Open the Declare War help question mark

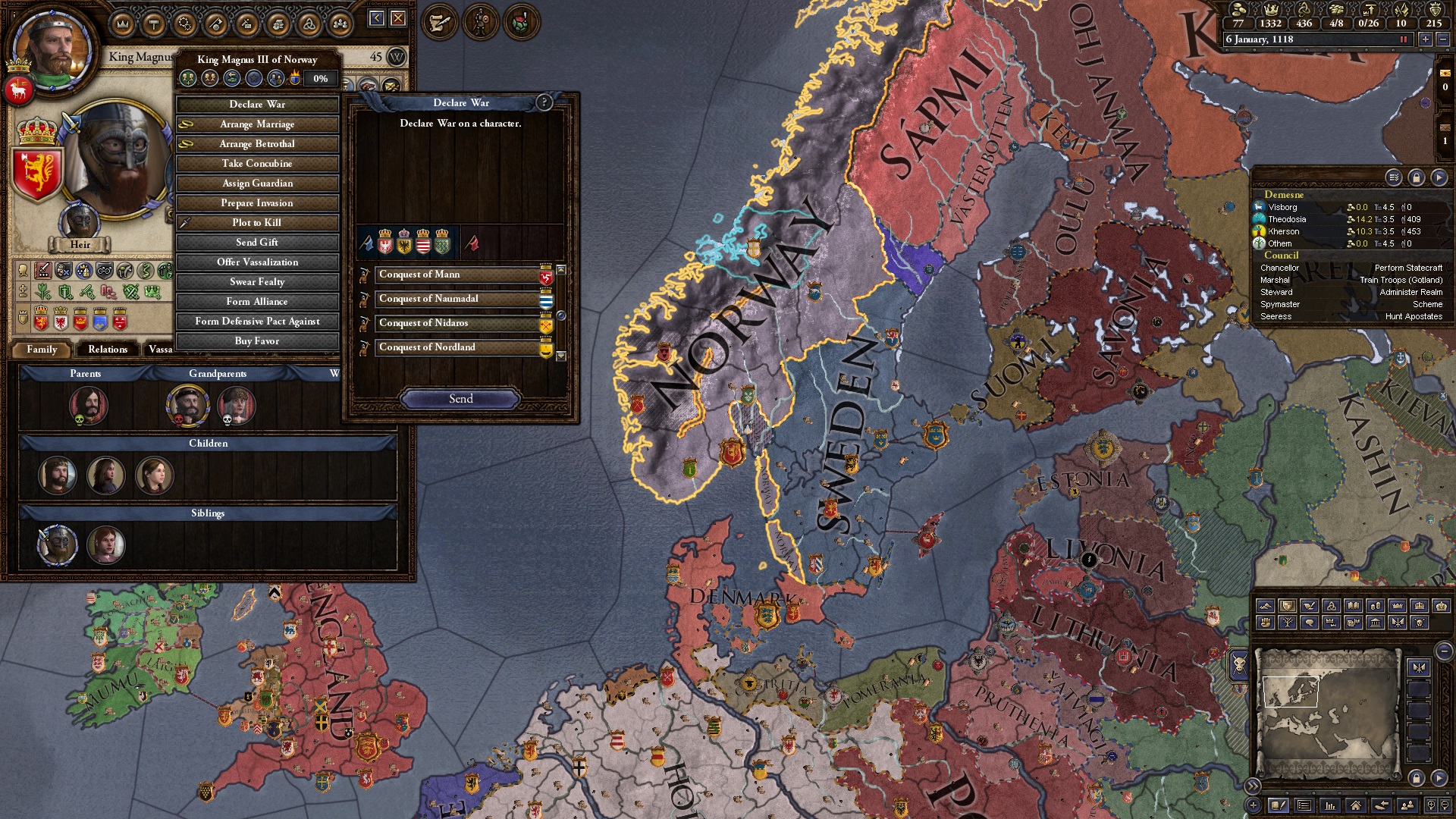(544, 102)
